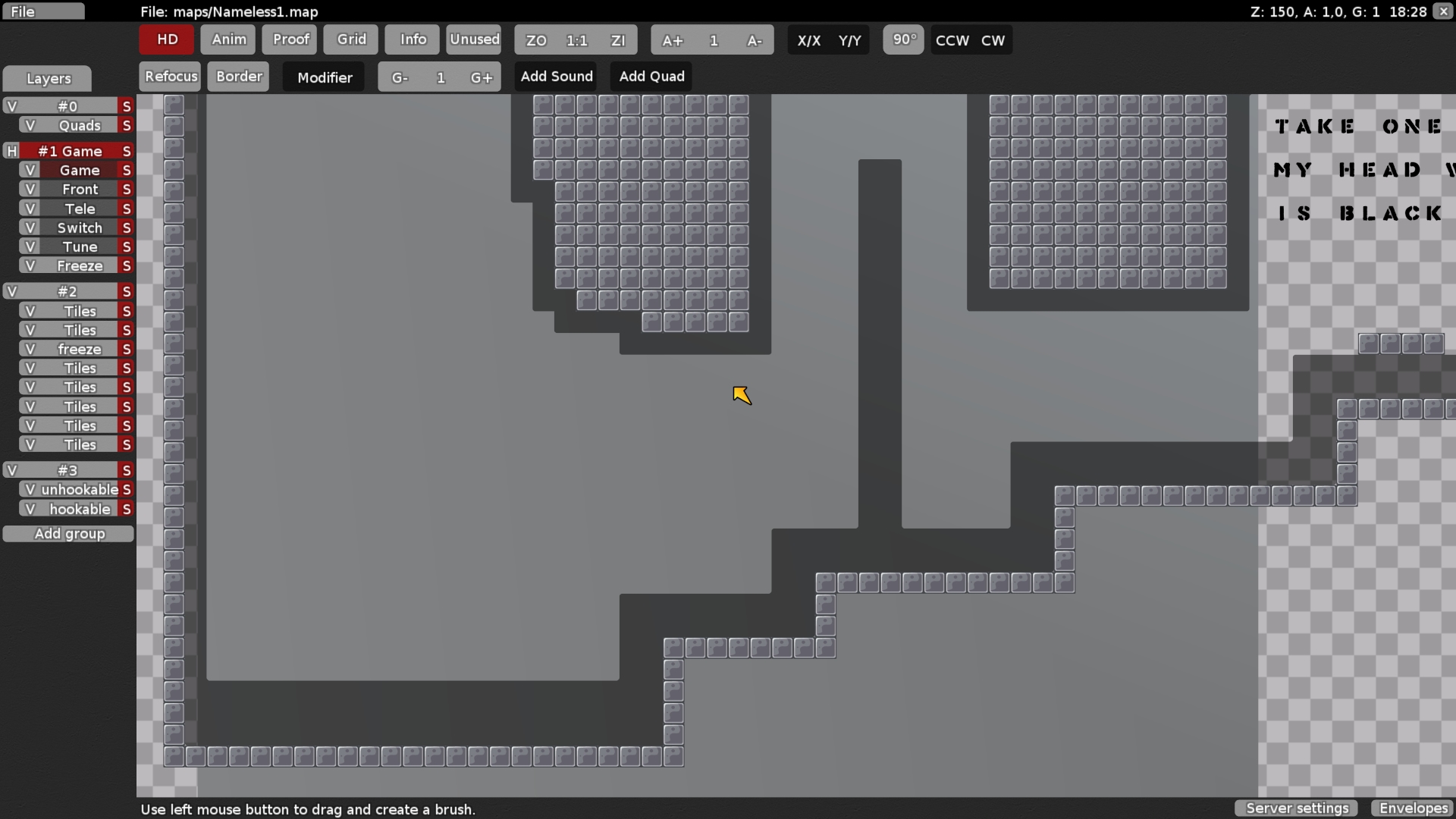The width and height of the screenshot is (1456, 819).
Task: Decrease grid size with G-
Action: [x=398, y=77]
